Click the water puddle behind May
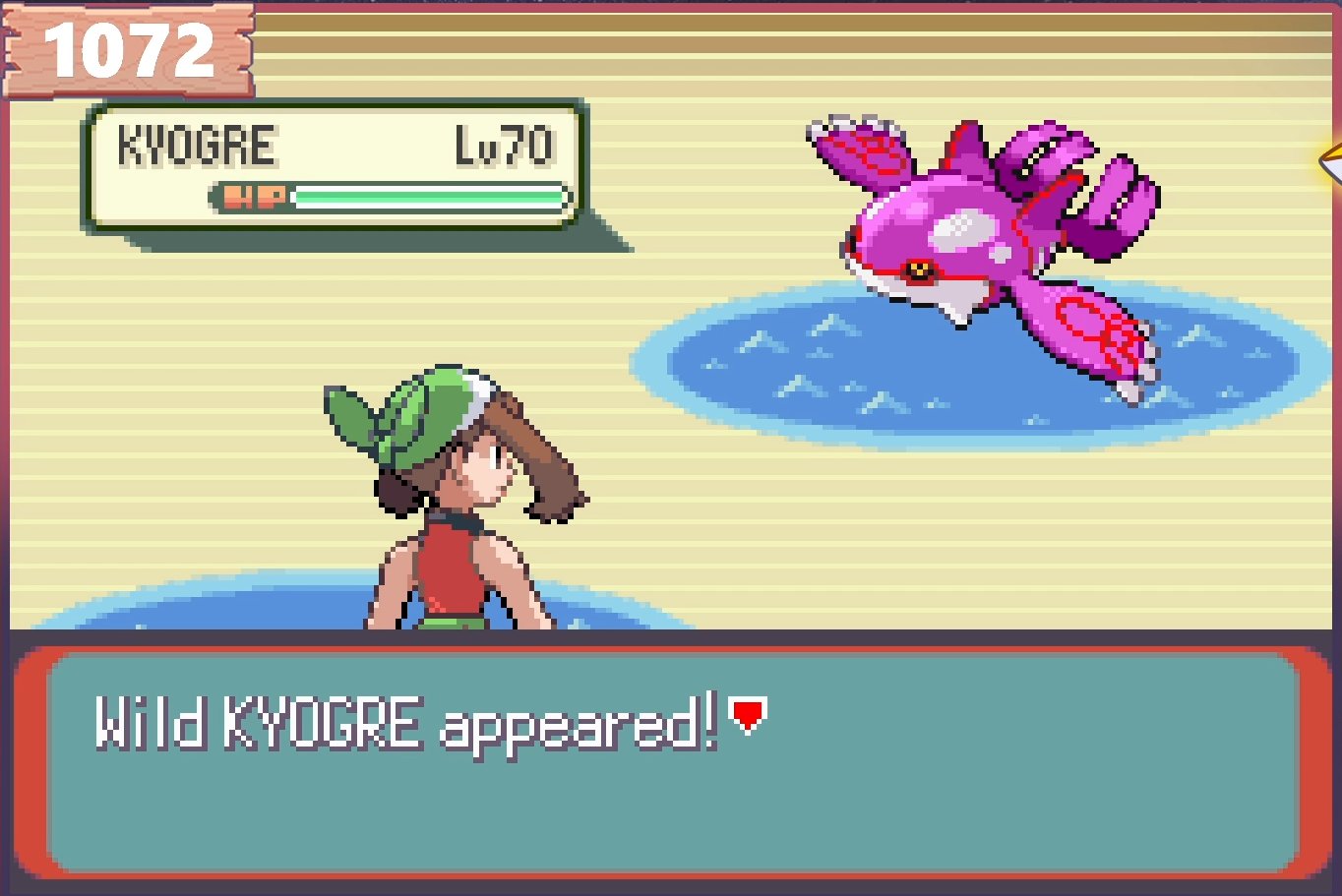 (246, 610)
